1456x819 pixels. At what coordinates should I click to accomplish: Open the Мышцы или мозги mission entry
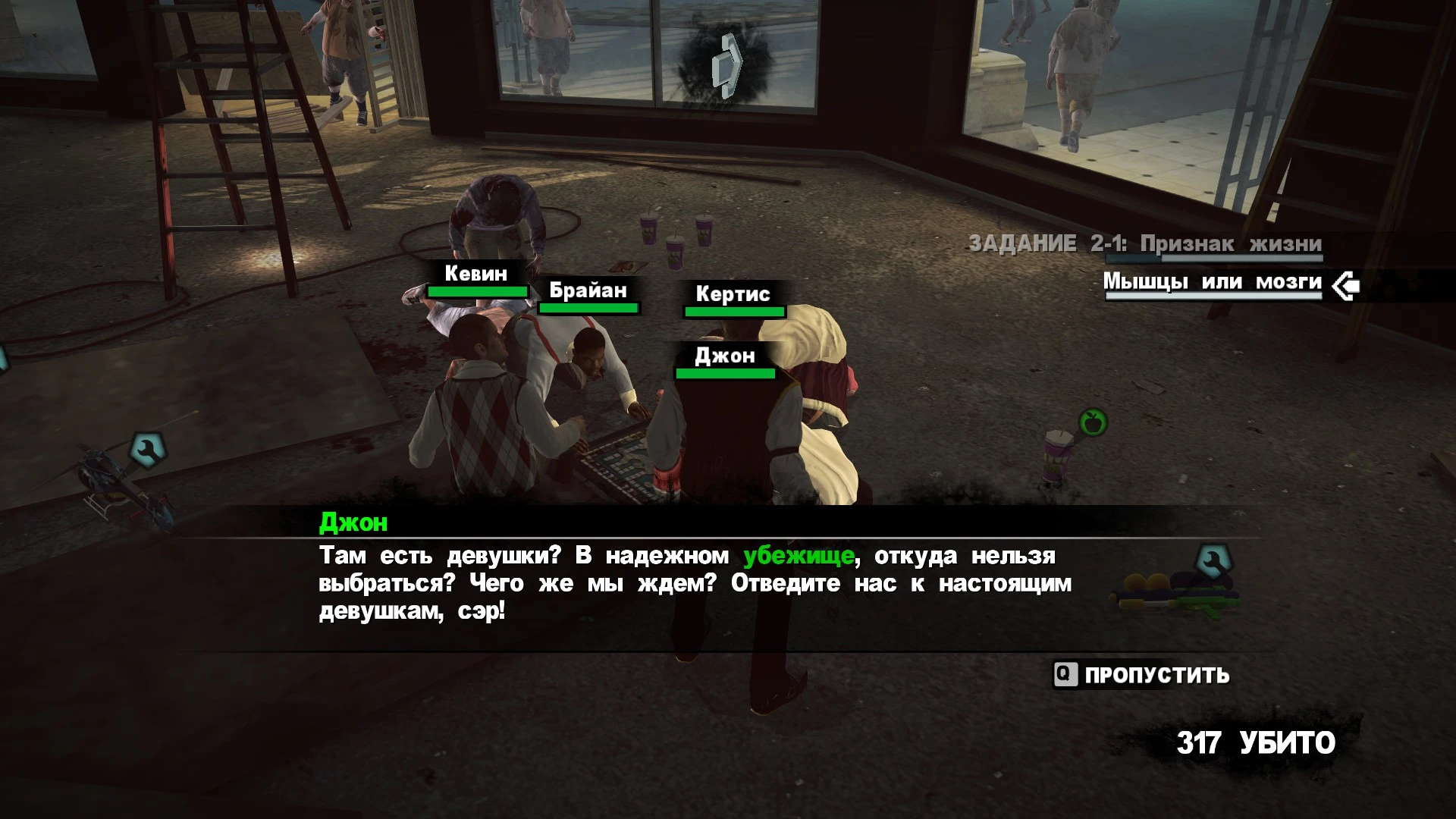1212,282
